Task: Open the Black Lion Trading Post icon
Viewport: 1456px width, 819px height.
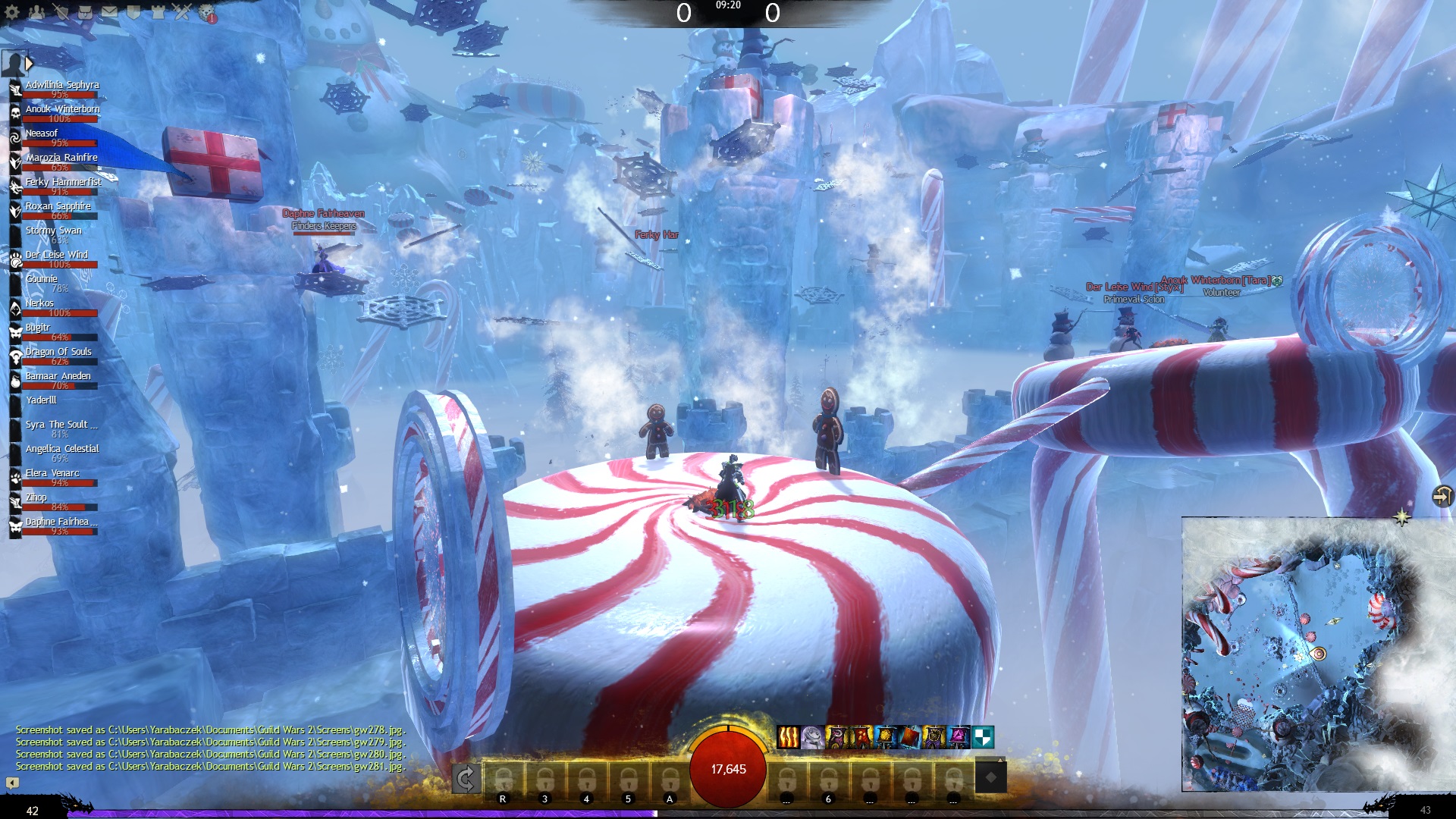Action: (x=207, y=13)
